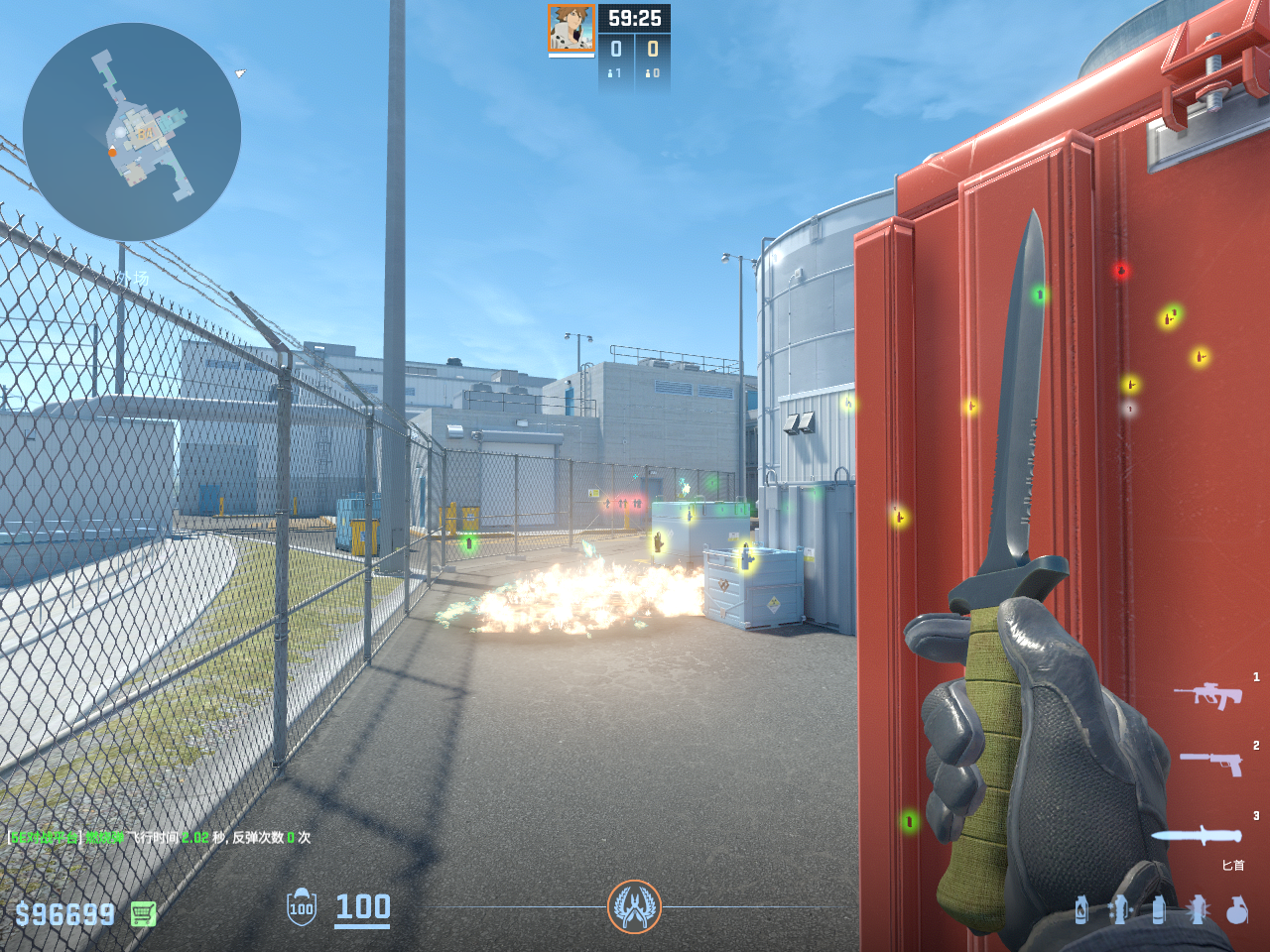1270x952 pixels.
Task: Select the HE grenade icon
Action: 1236,909
